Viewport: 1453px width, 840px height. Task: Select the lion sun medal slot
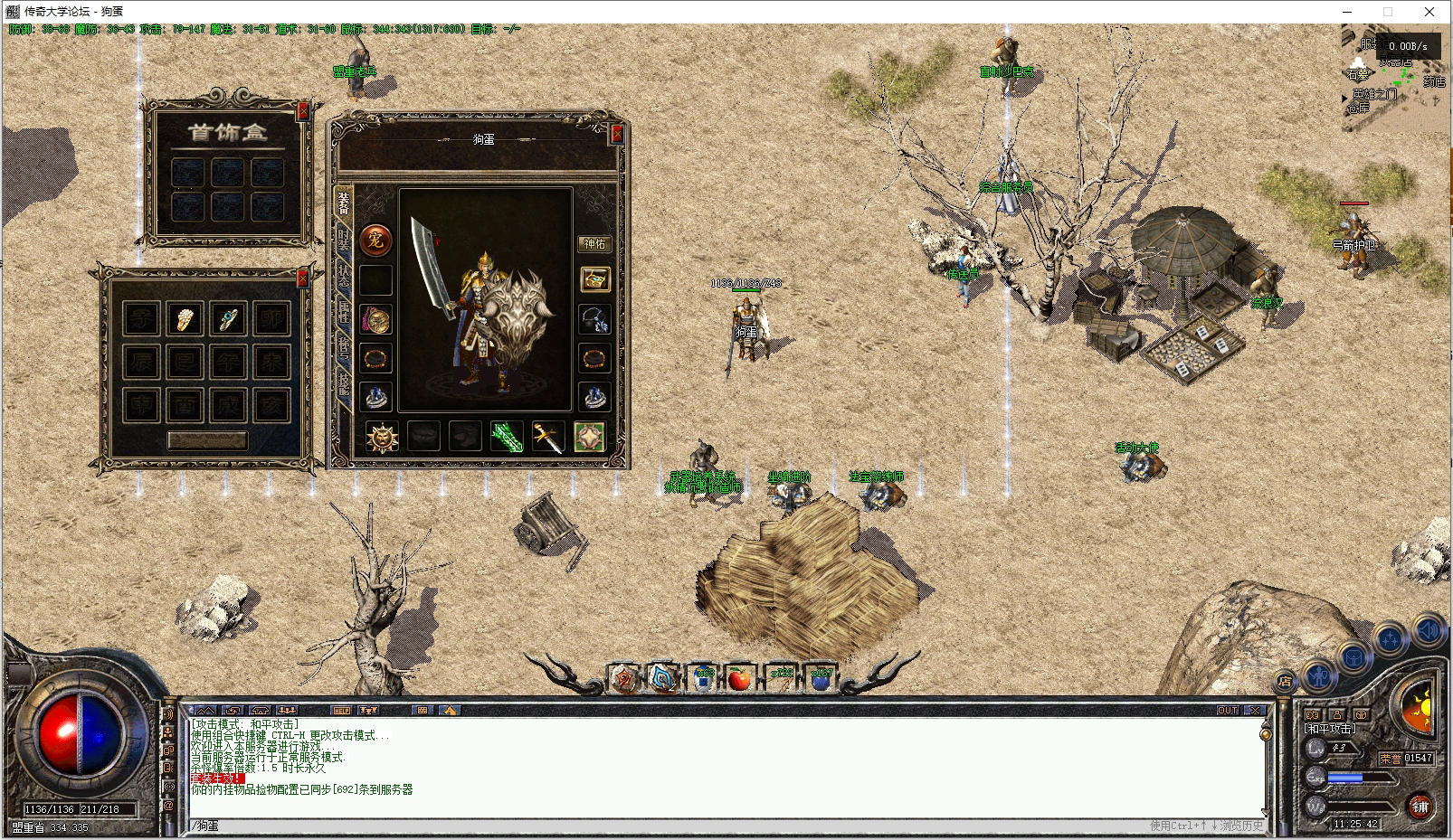[x=382, y=437]
